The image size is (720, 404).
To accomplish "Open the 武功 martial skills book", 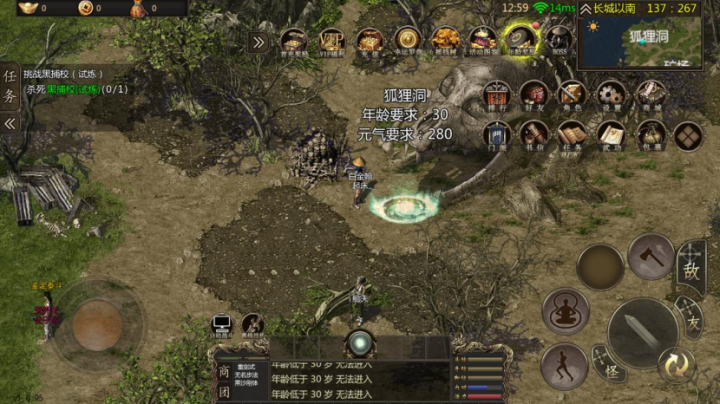I will coord(611,135).
